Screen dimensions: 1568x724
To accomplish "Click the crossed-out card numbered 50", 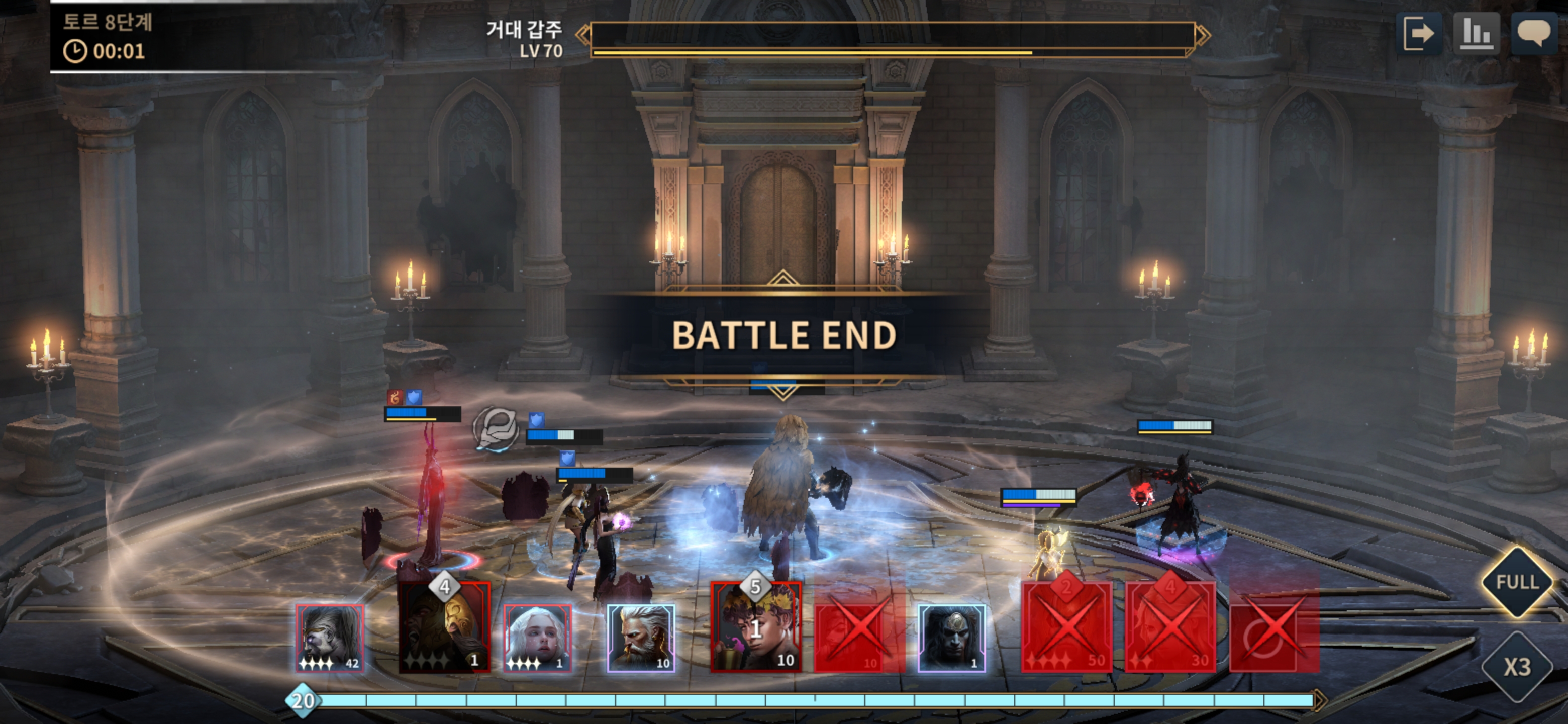I will [x=1066, y=627].
